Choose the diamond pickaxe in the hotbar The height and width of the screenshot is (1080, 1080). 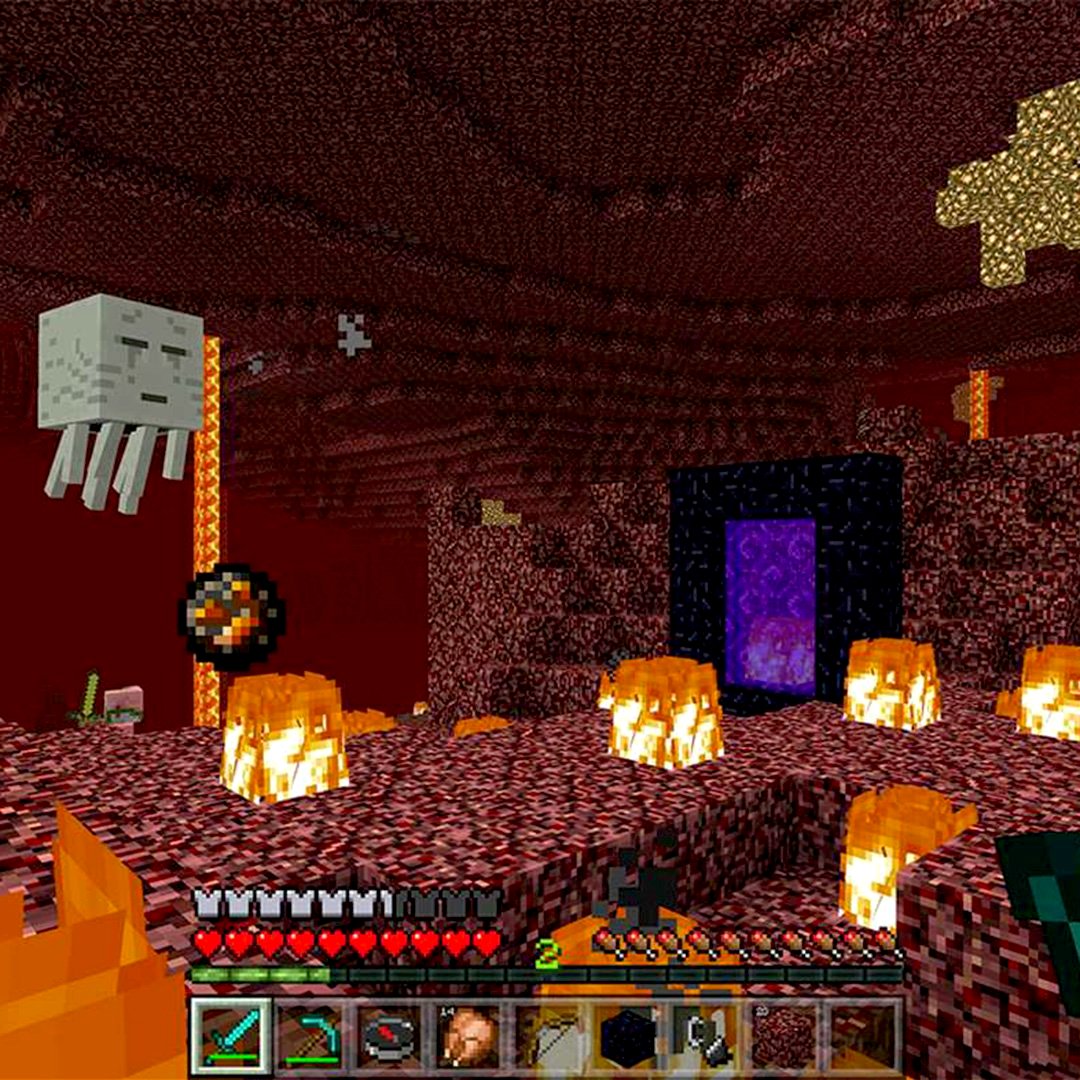click(x=310, y=1036)
